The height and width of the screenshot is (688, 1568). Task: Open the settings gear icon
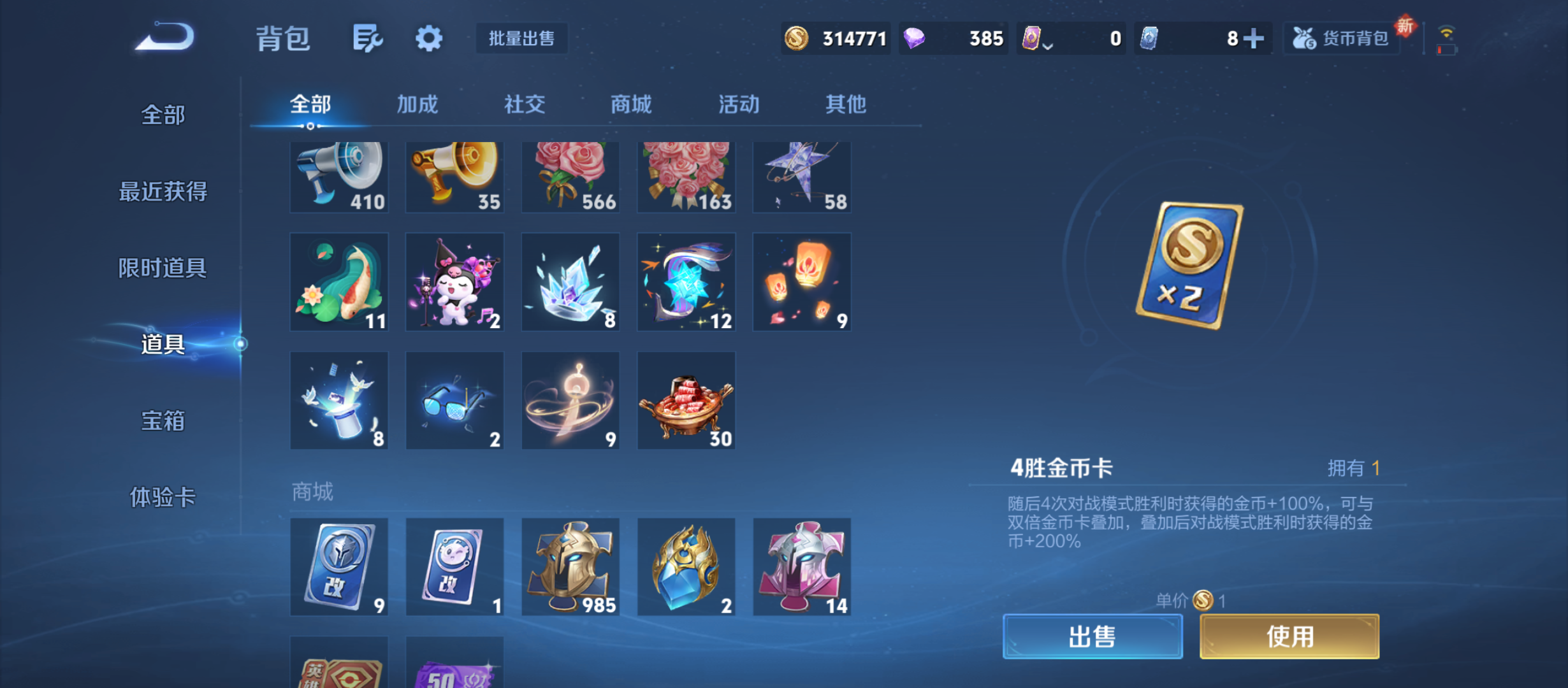pyautogui.click(x=428, y=38)
